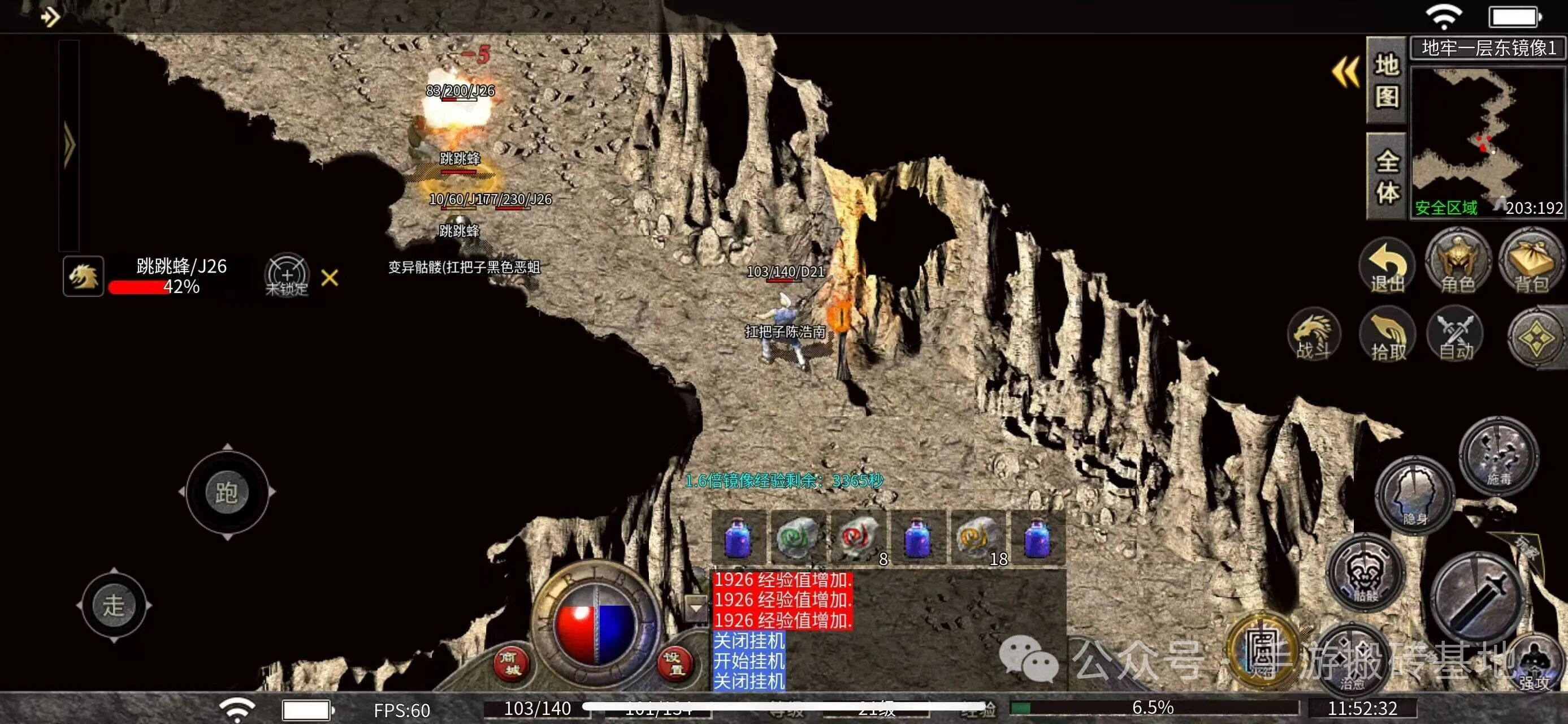
Task: Hit the large sword attack button
Action: coord(1476,600)
